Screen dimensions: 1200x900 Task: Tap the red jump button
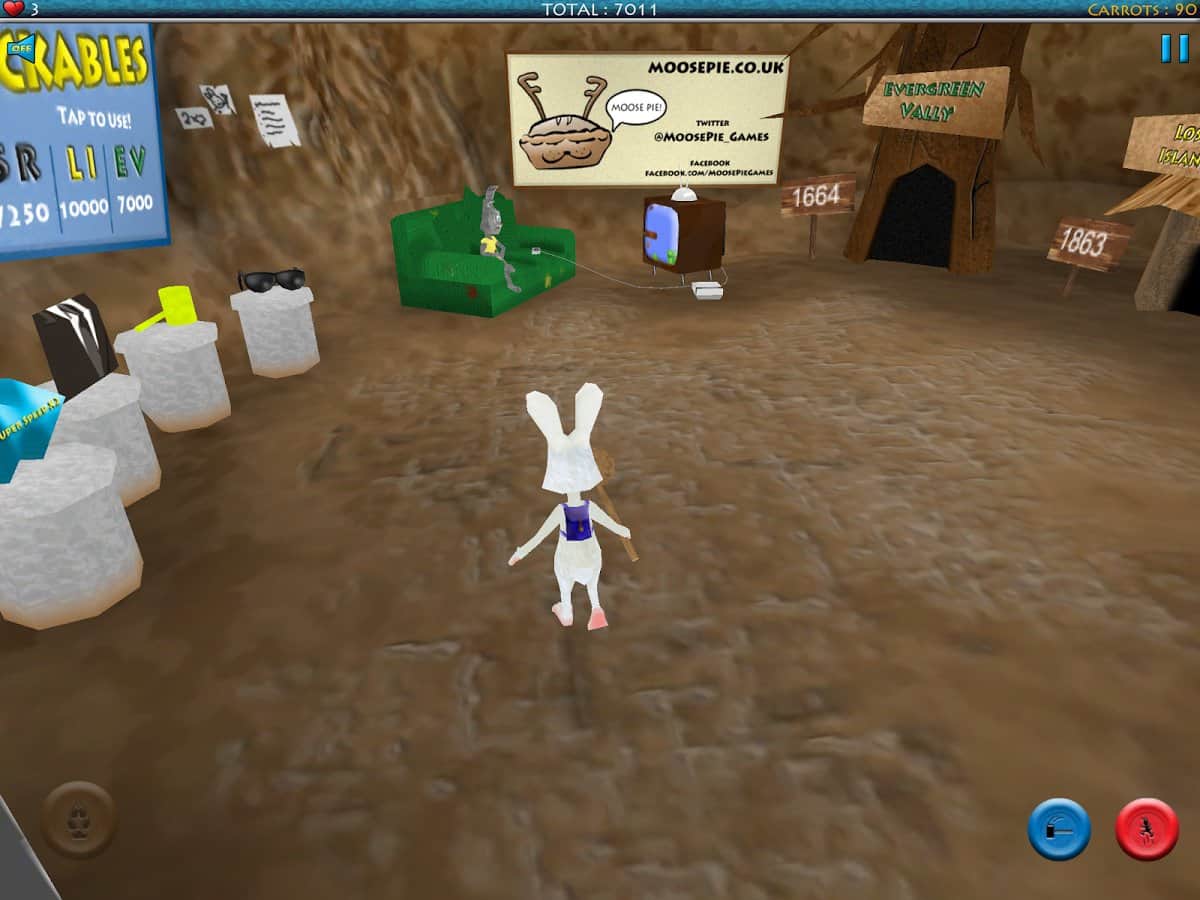[x=1146, y=829]
